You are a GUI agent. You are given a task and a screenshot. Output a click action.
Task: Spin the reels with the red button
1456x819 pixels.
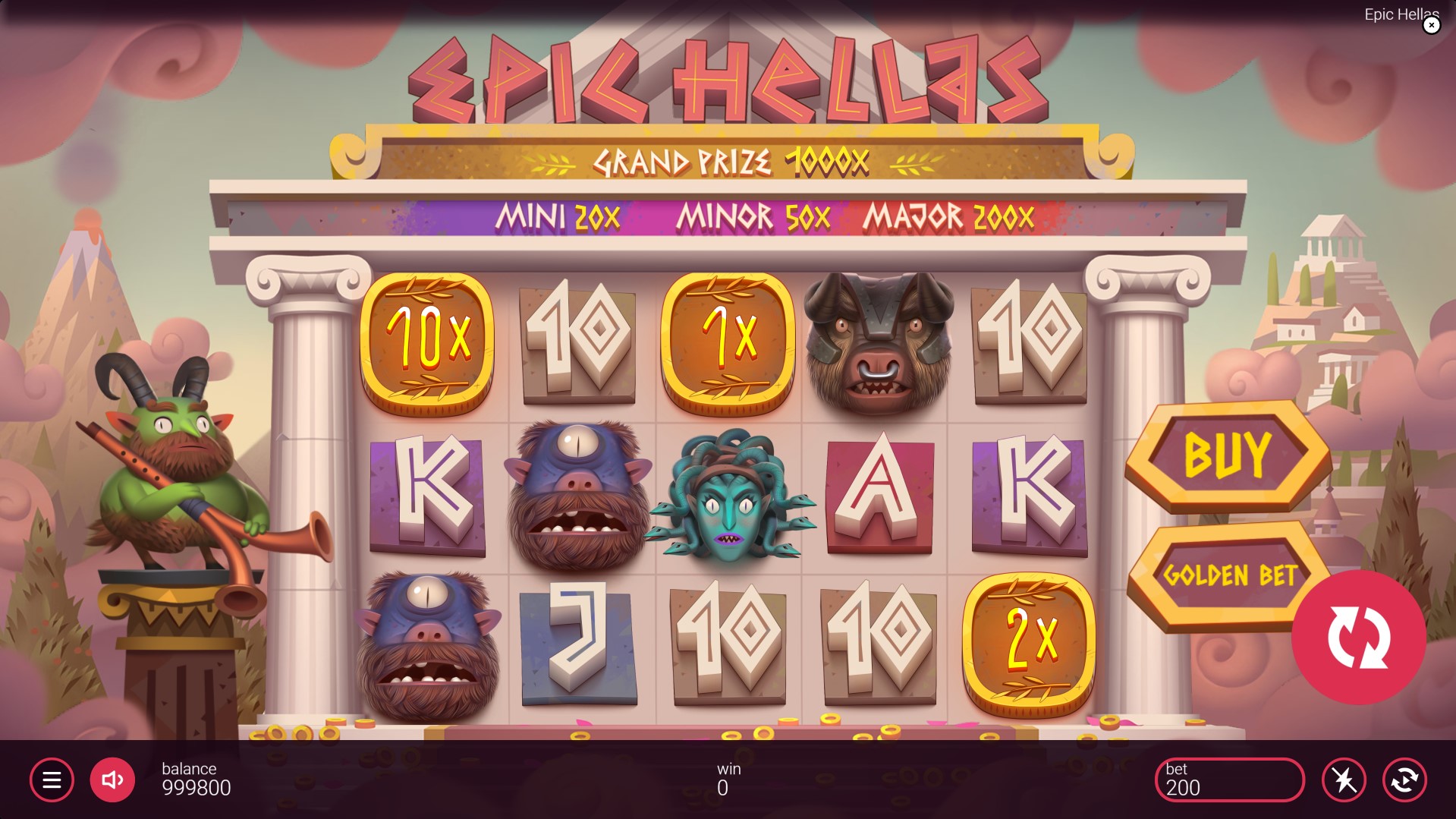1358,638
